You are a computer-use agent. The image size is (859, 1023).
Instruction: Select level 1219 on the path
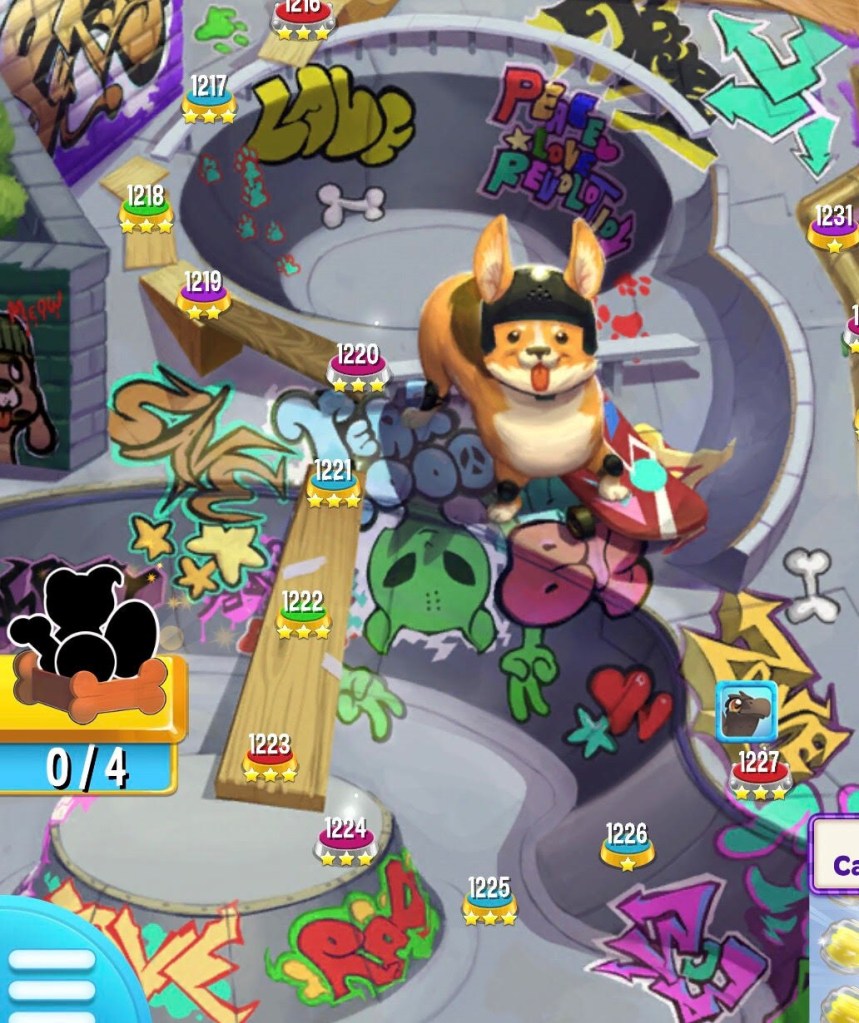[x=204, y=296]
